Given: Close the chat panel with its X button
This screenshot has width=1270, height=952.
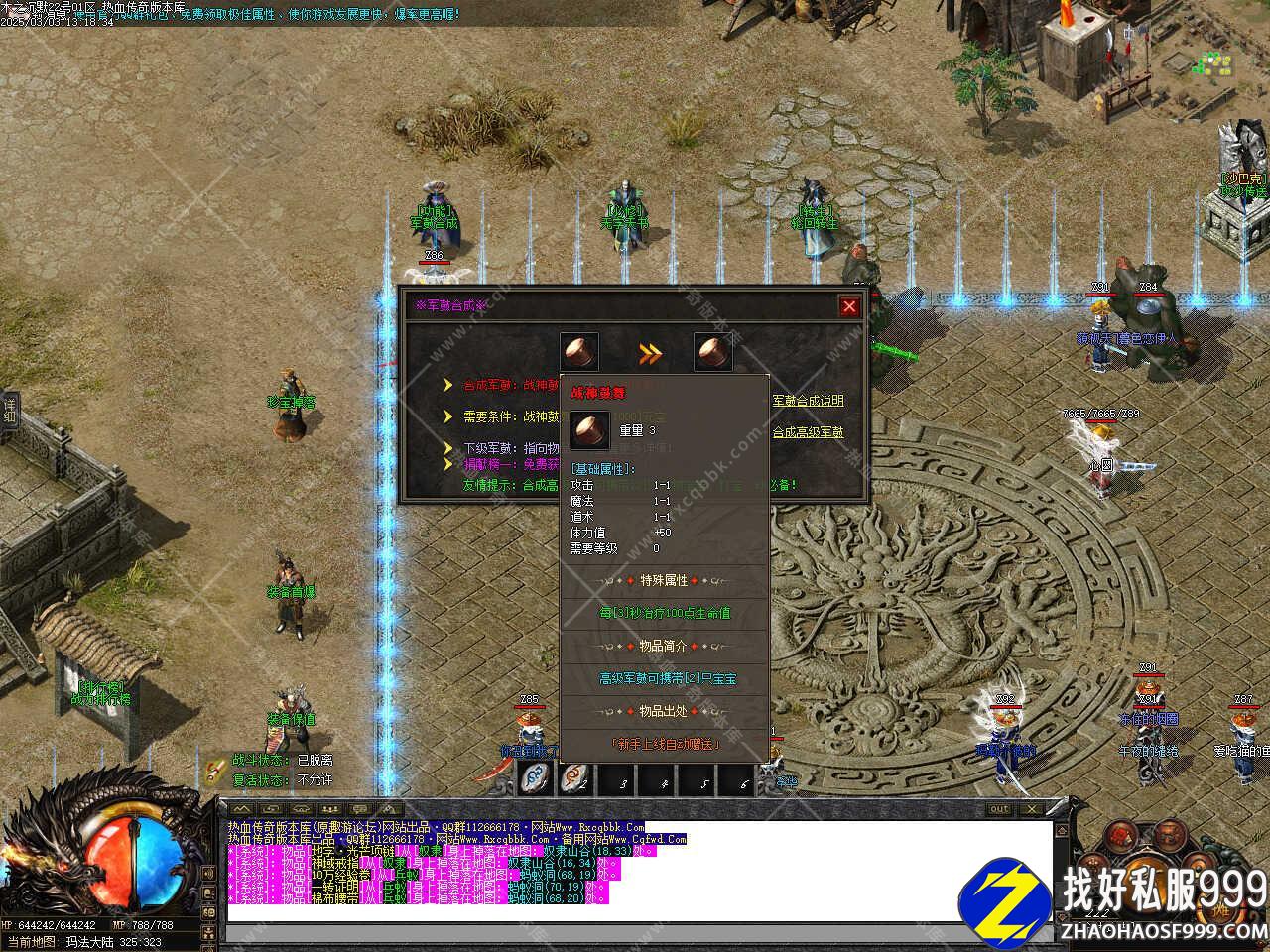Looking at the screenshot, I should tap(1035, 810).
